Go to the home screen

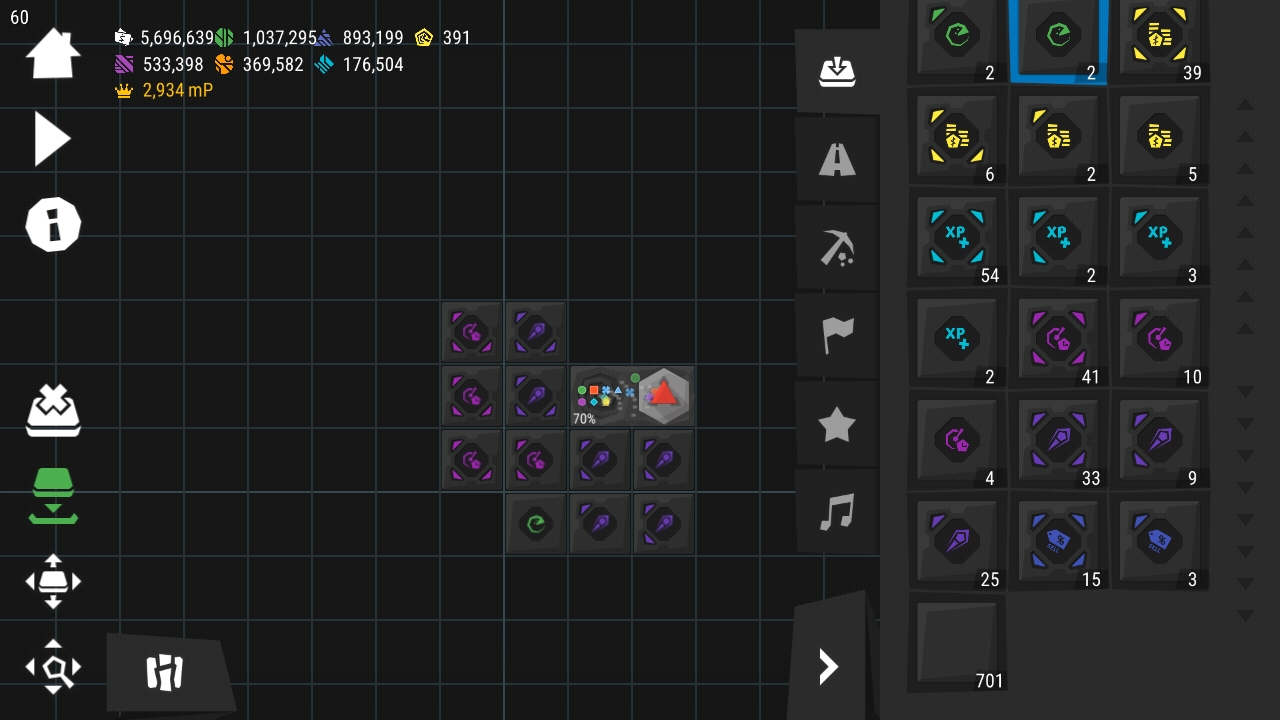click(52, 54)
